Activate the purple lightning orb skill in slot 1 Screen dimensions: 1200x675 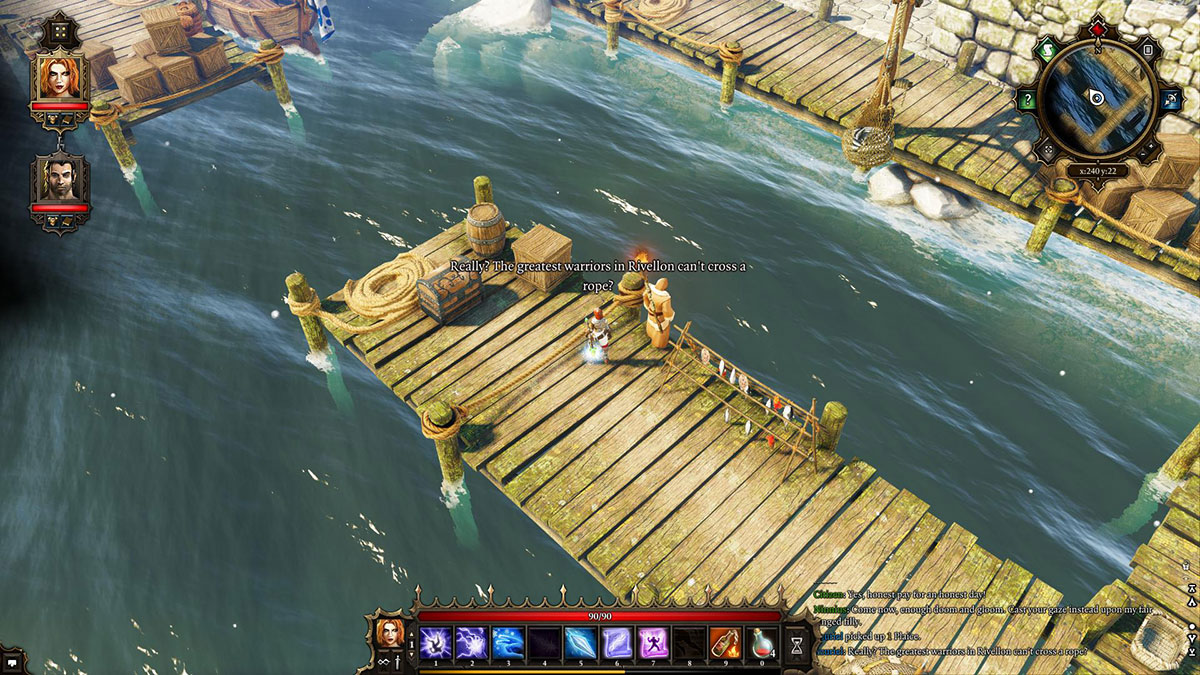pyautogui.click(x=436, y=641)
